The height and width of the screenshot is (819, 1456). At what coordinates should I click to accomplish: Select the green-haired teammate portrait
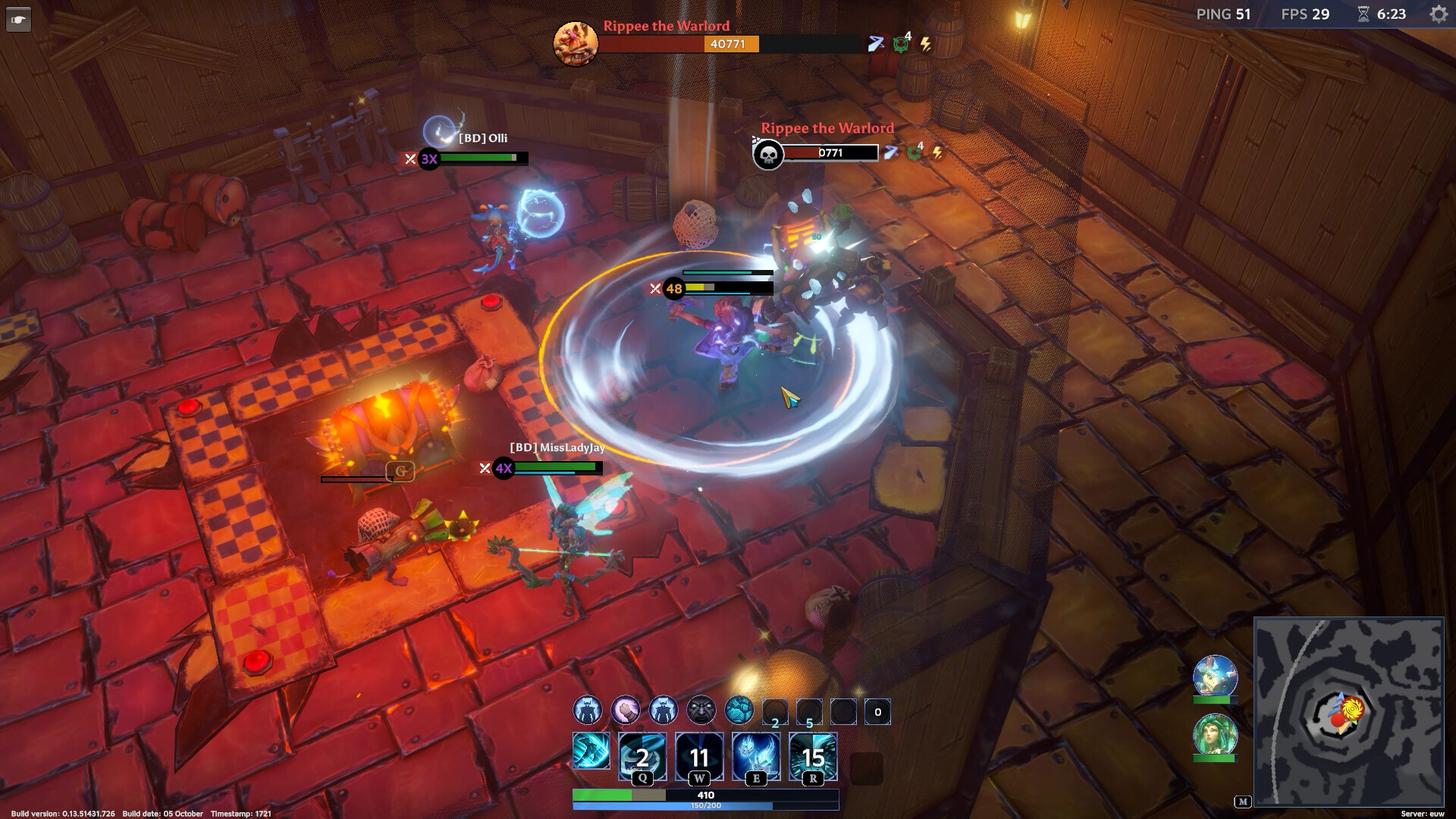click(1215, 734)
